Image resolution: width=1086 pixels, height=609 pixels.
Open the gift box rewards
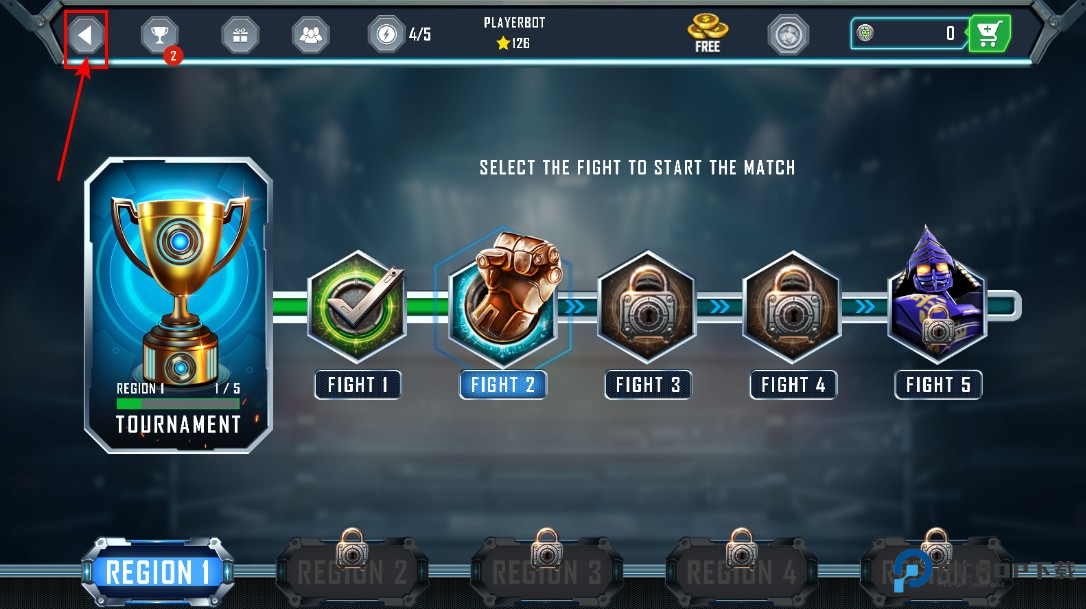239,35
